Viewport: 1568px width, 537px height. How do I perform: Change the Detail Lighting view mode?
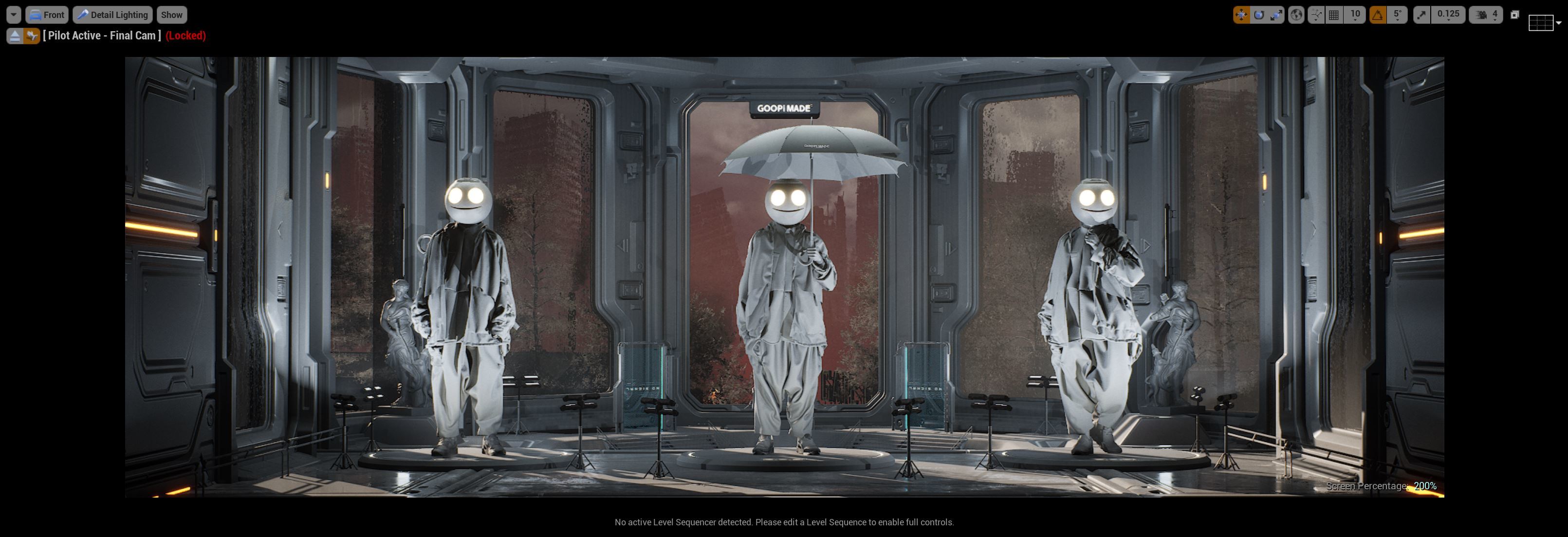tap(112, 15)
